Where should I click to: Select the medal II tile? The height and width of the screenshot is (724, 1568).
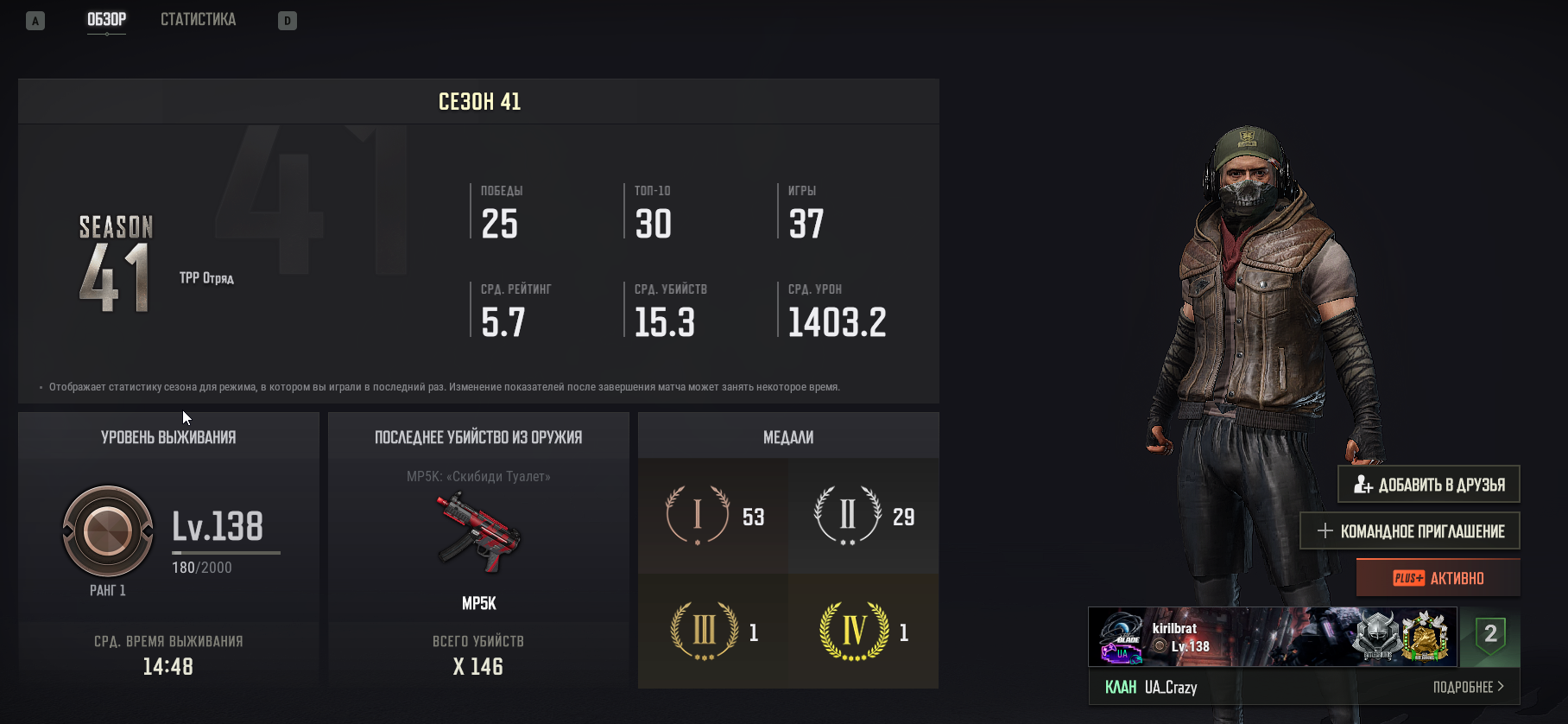(x=863, y=516)
